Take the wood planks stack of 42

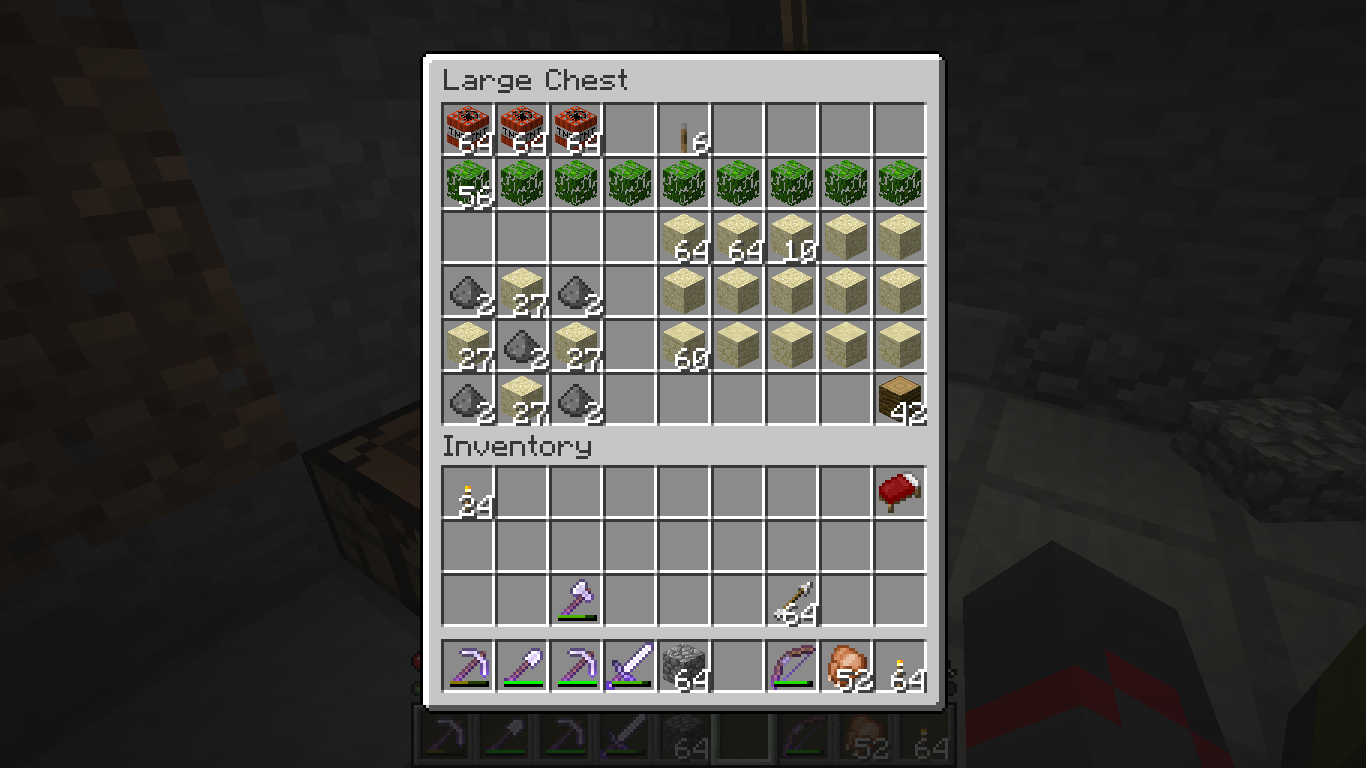coord(900,400)
